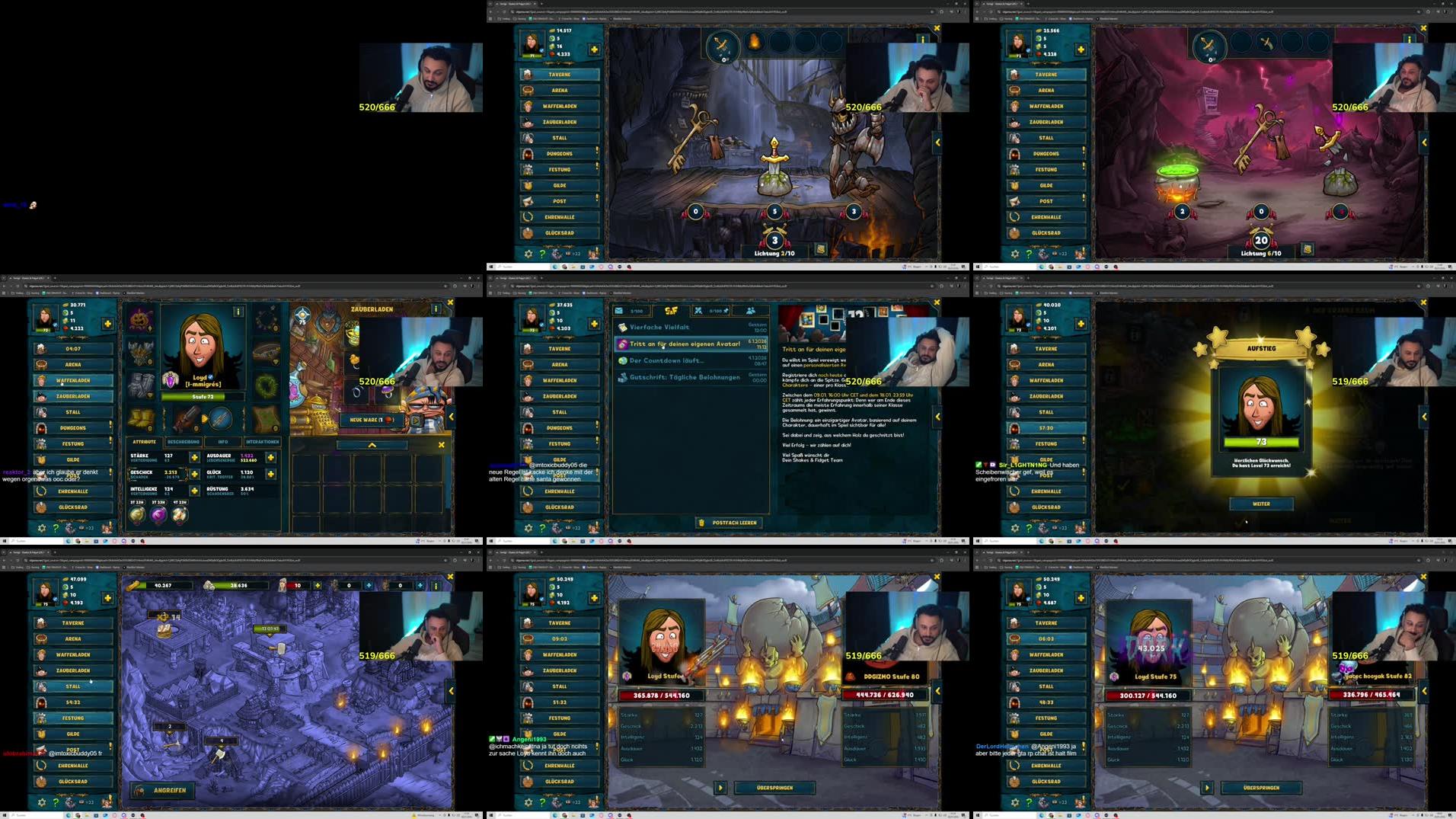Skip the fight with ÜBERSPRINGEN
The width and height of the screenshot is (1456, 819).
[776, 787]
